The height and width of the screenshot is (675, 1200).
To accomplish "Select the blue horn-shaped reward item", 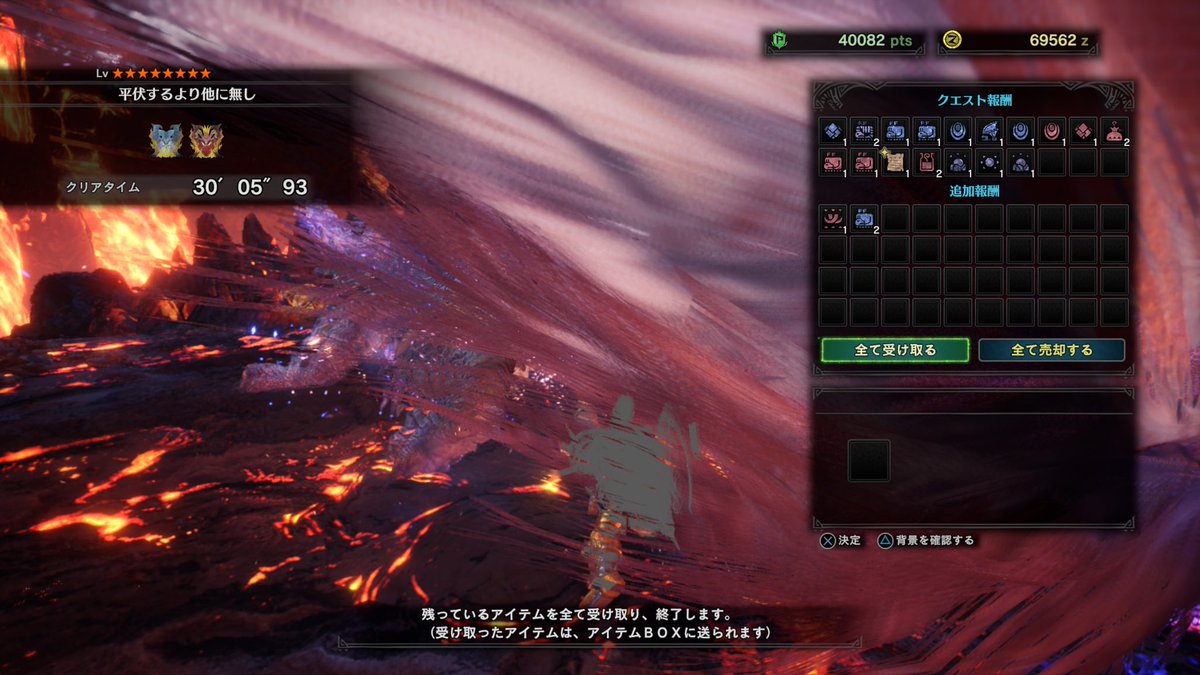I will click(x=989, y=131).
